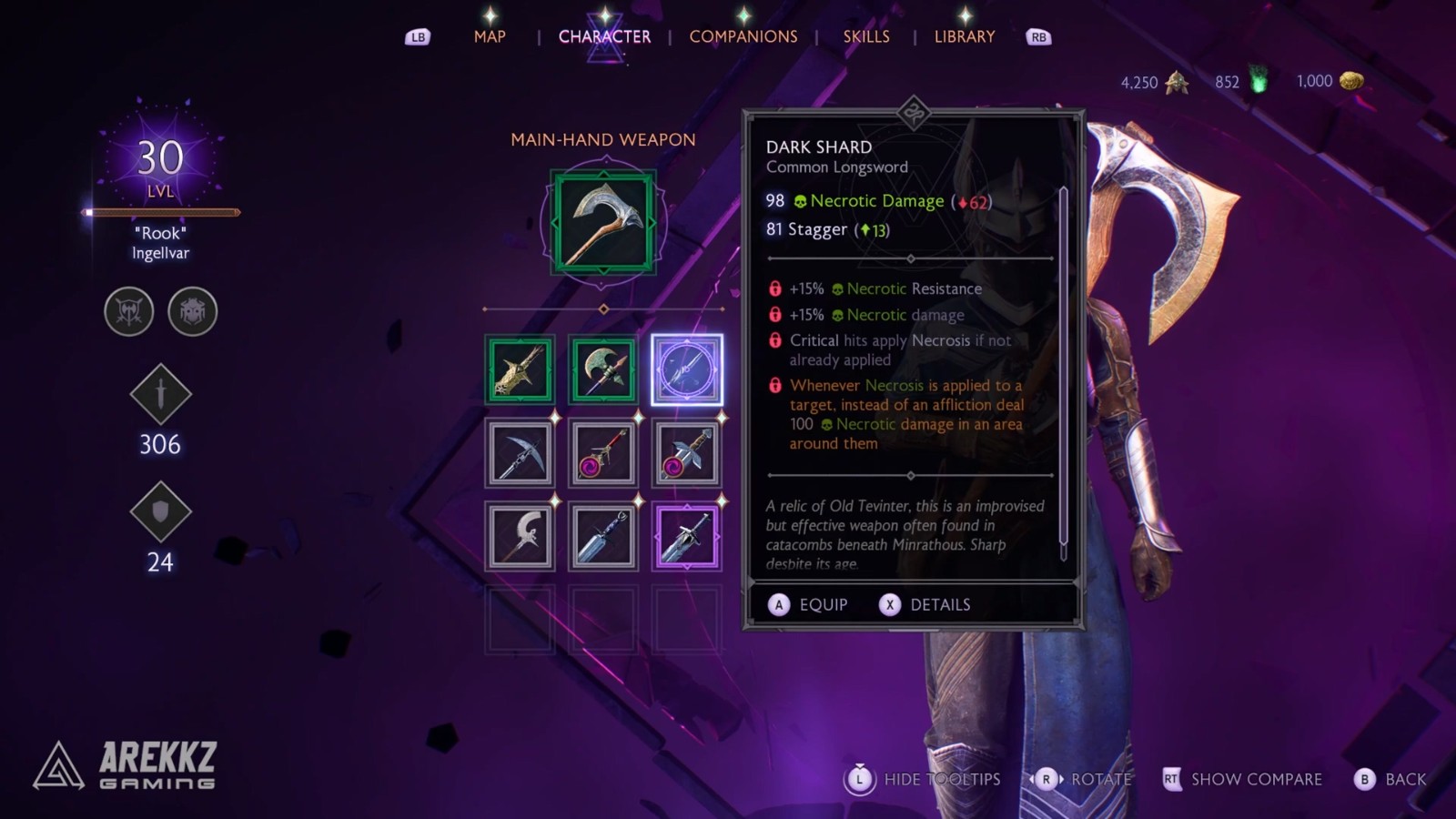Click the helmet and axes class icon
1456x819 pixels.
[128, 311]
